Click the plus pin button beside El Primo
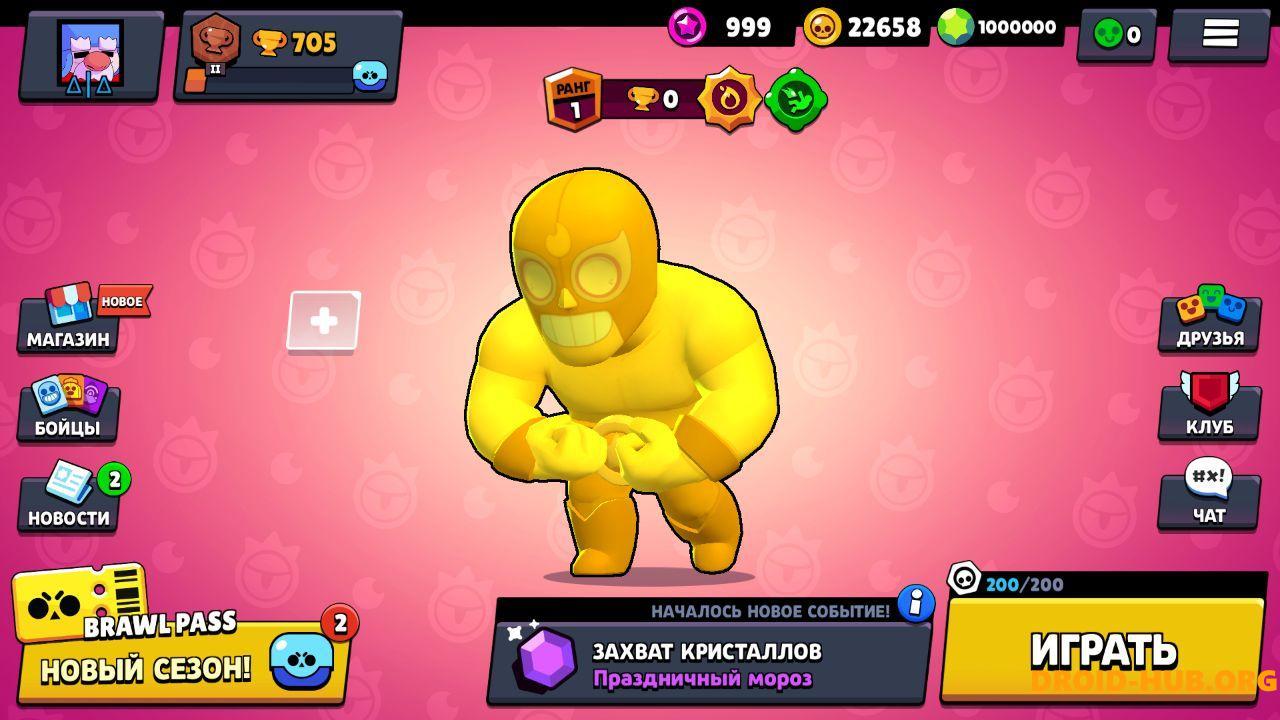The image size is (1280, 720). tap(322, 320)
